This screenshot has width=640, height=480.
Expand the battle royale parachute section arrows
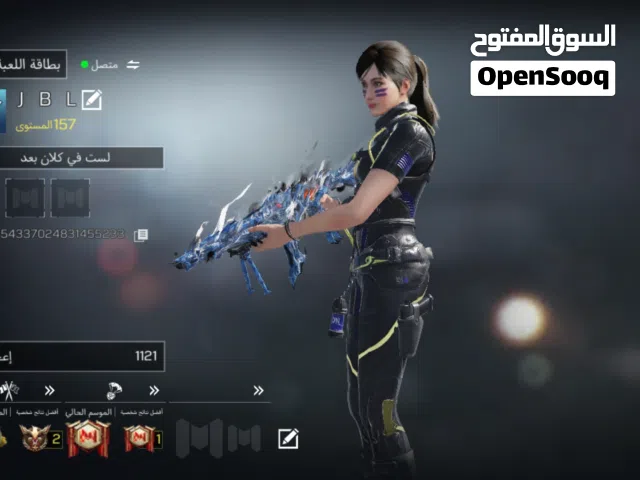tap(154, 390)
